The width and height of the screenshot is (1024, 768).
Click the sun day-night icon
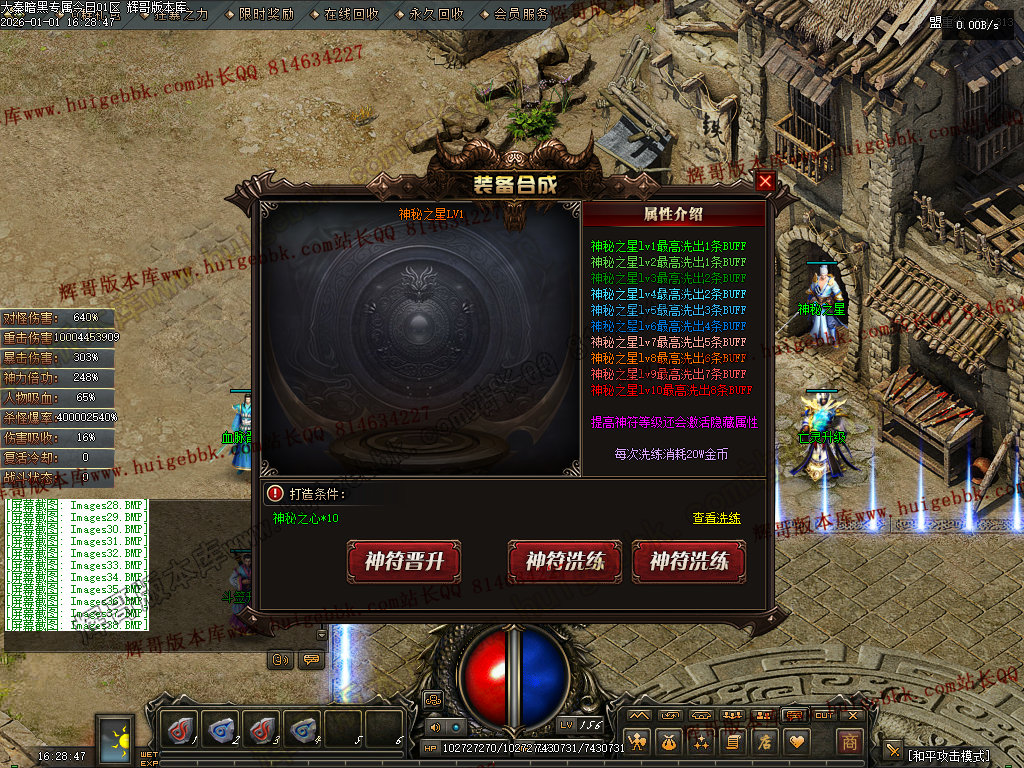[116, 739]
